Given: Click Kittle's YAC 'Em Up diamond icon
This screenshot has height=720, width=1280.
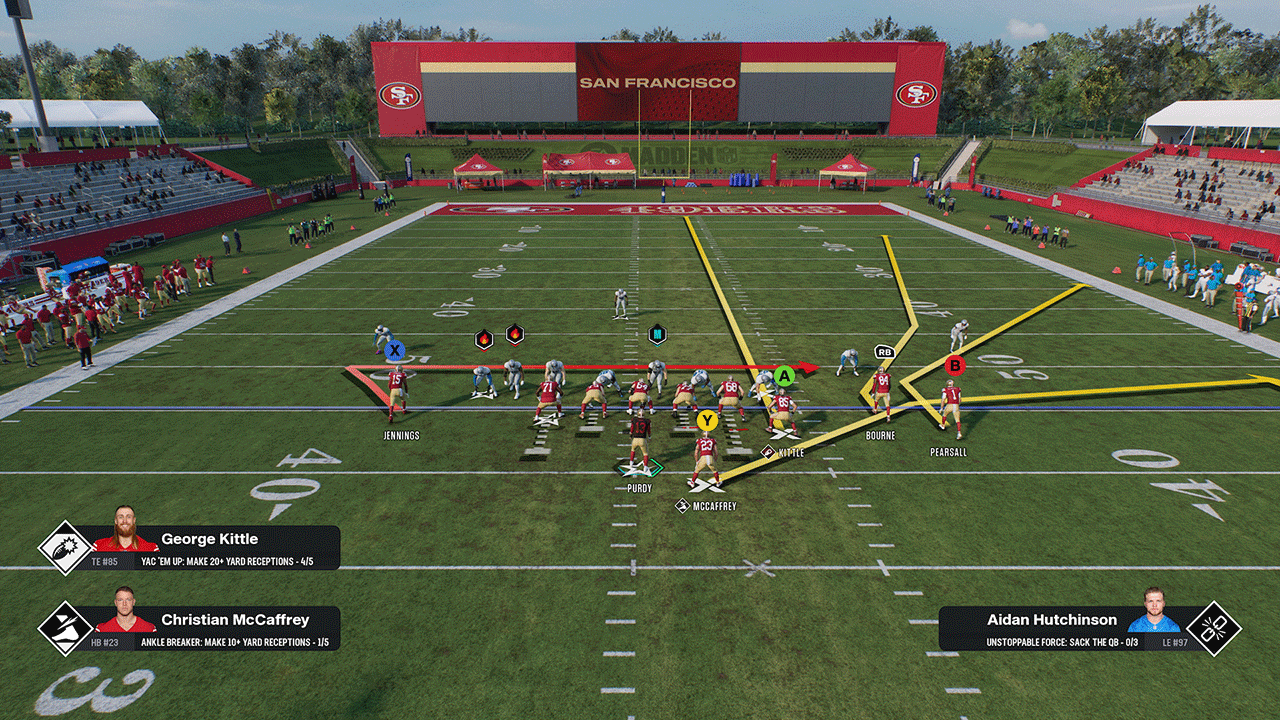Looking at the screenshot, I should tap(65, 548).
